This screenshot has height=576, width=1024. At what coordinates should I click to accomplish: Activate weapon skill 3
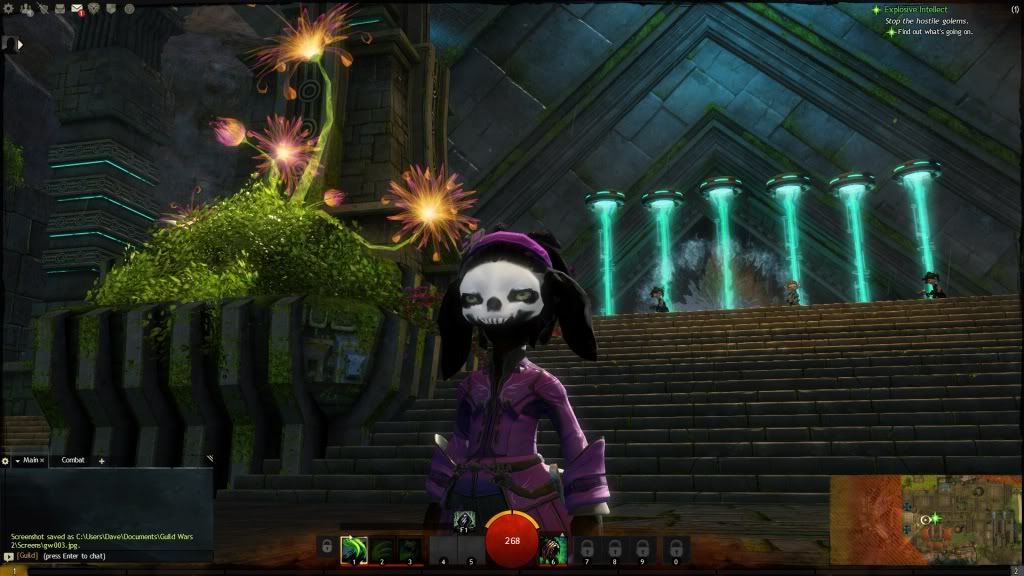point(409,549)
